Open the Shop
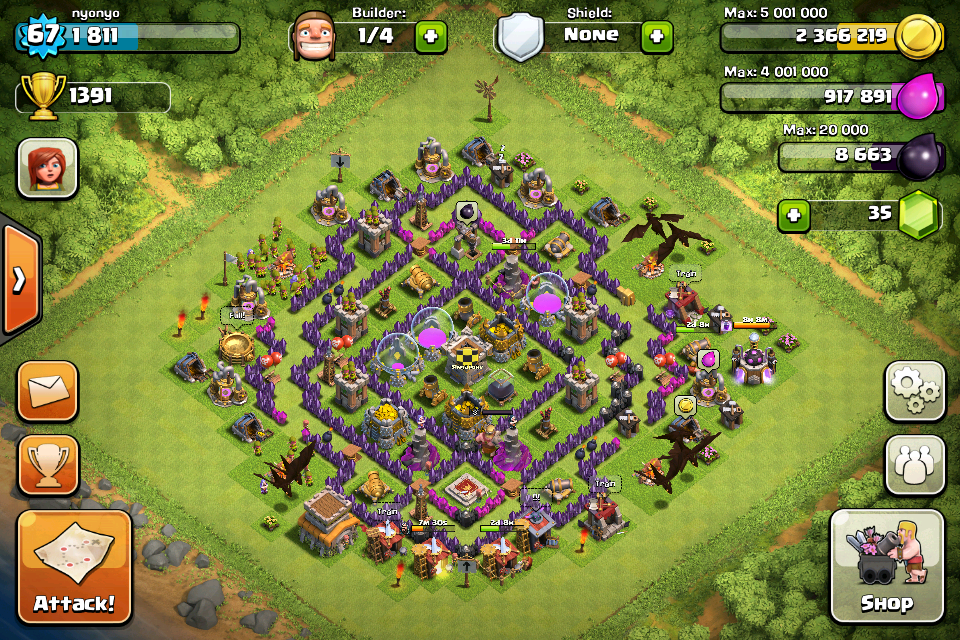The width and height of the screenshot is (960, 640). (886, 567)
